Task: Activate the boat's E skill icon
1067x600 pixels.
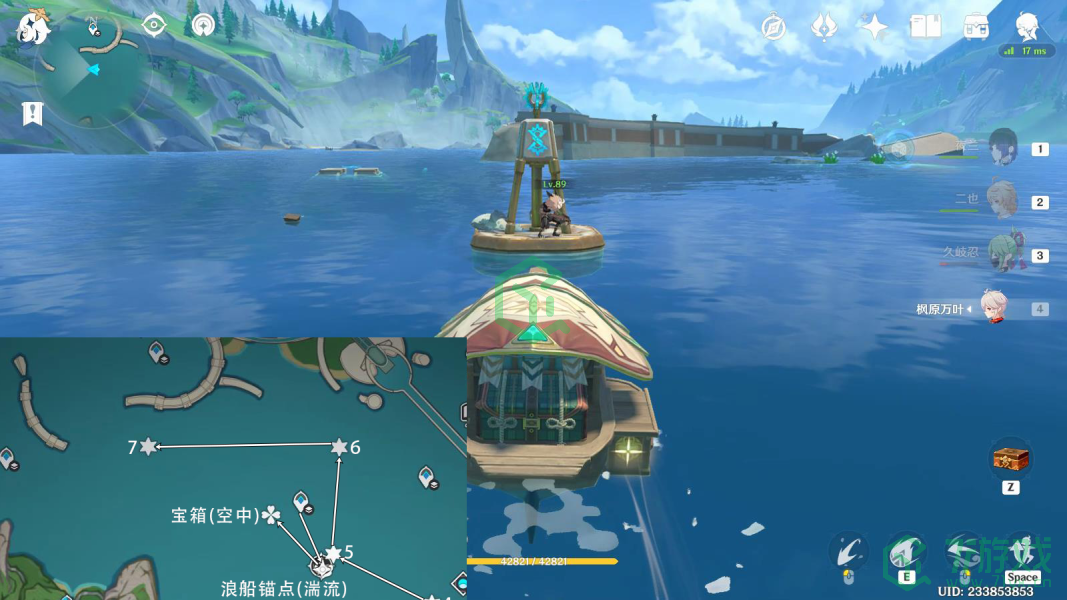Action: (906, 553)
